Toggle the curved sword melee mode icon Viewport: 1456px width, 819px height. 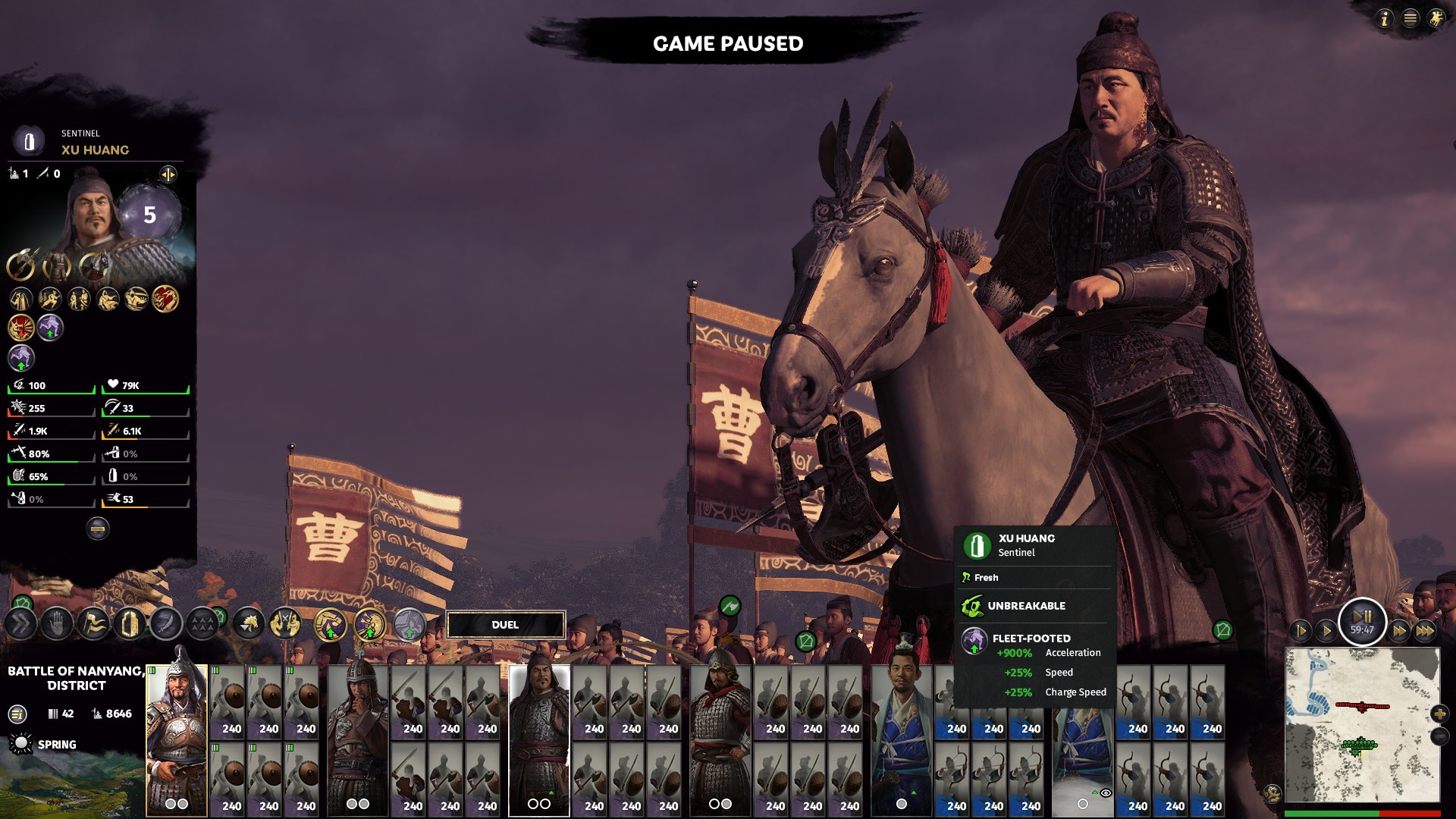(x=166, y=624)
